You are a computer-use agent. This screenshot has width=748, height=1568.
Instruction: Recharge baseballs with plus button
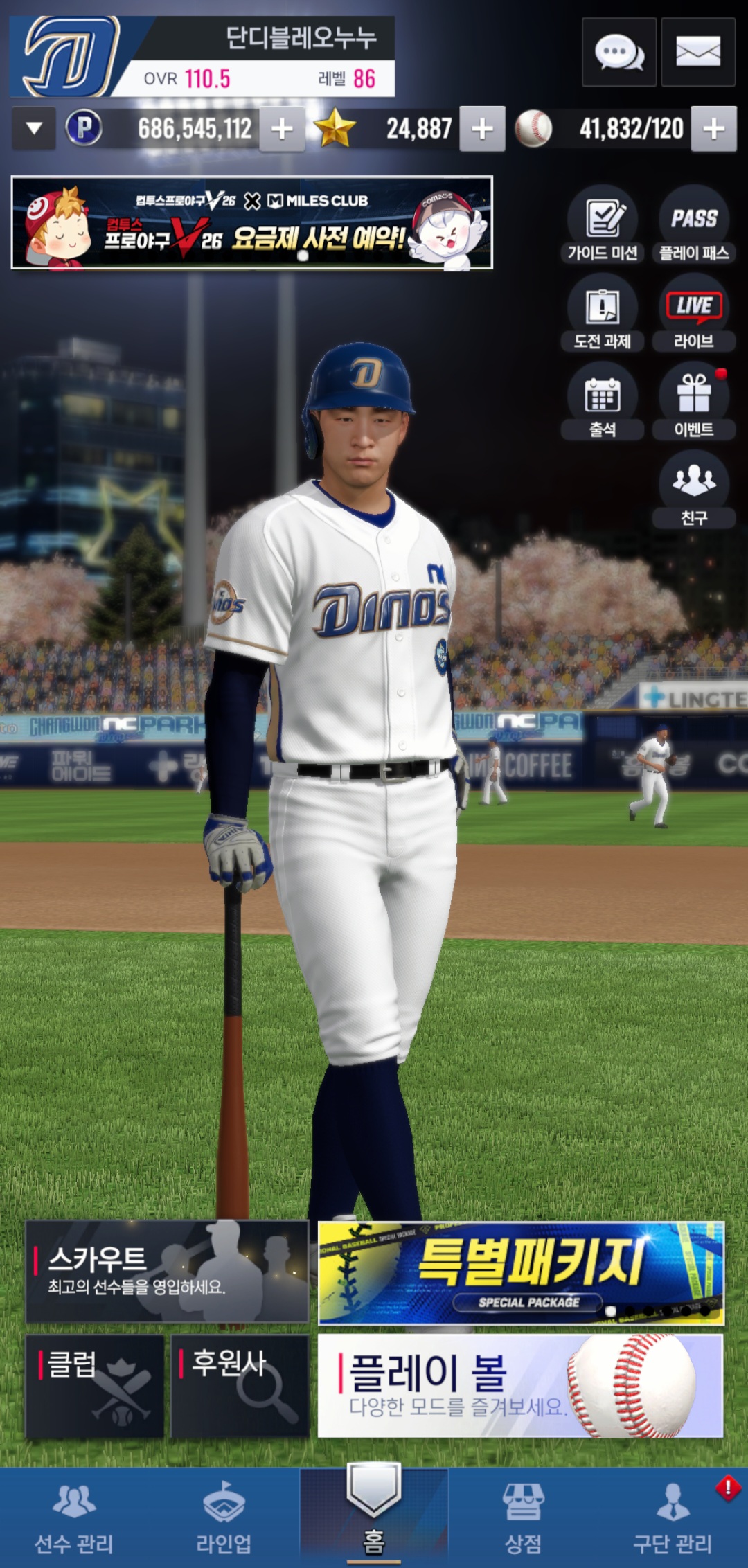click(x=713, y=129)
